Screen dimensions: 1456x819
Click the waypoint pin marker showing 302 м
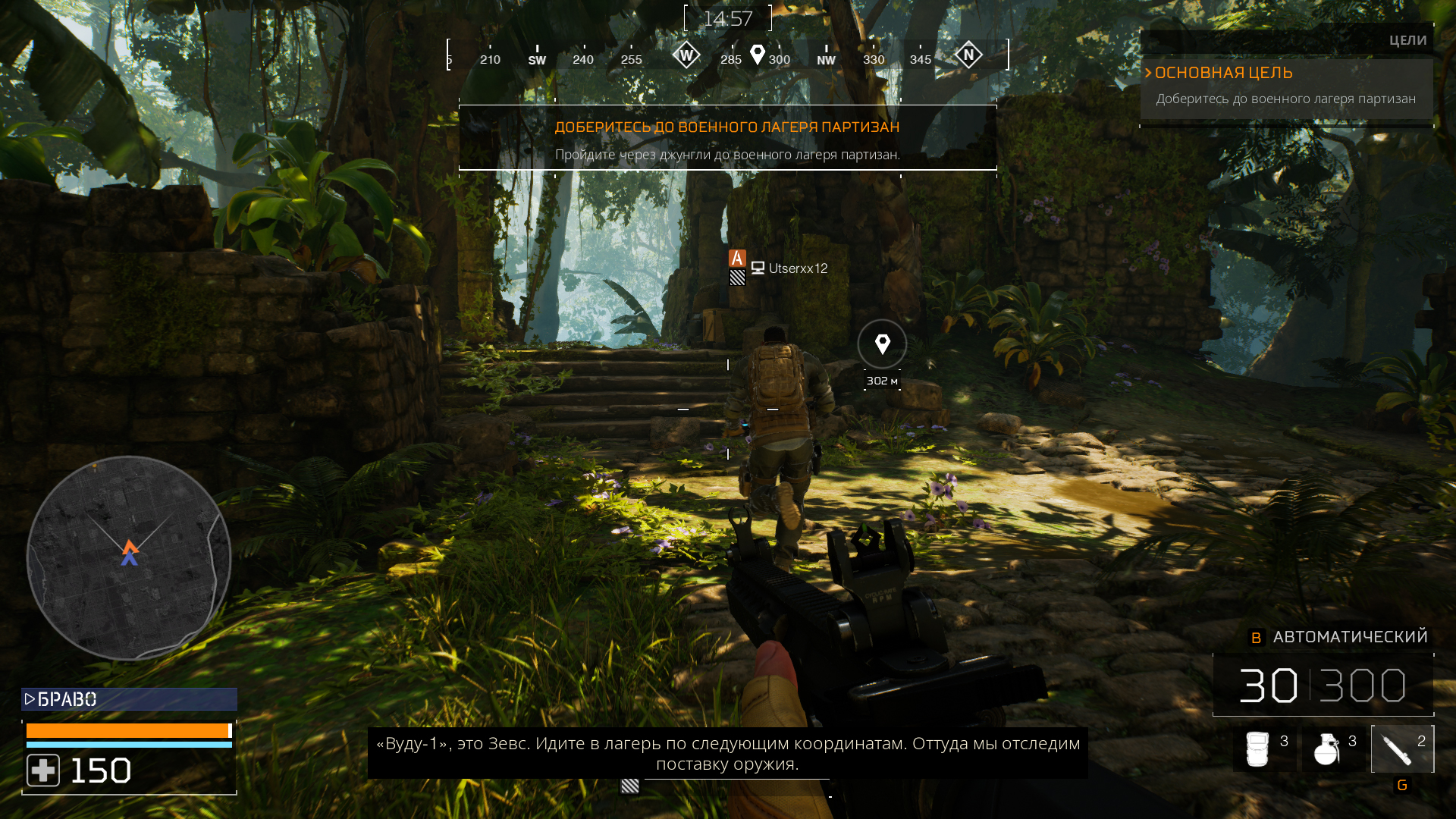click(881, 344)
